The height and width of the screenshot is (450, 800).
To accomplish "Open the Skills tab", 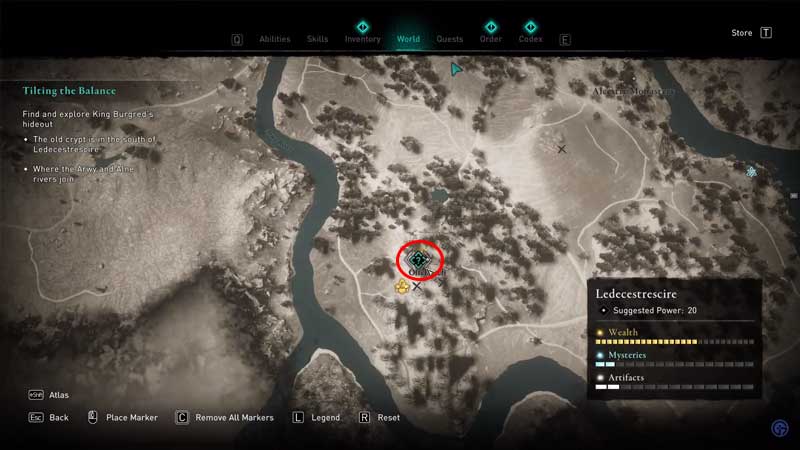I will pos(317,40).
